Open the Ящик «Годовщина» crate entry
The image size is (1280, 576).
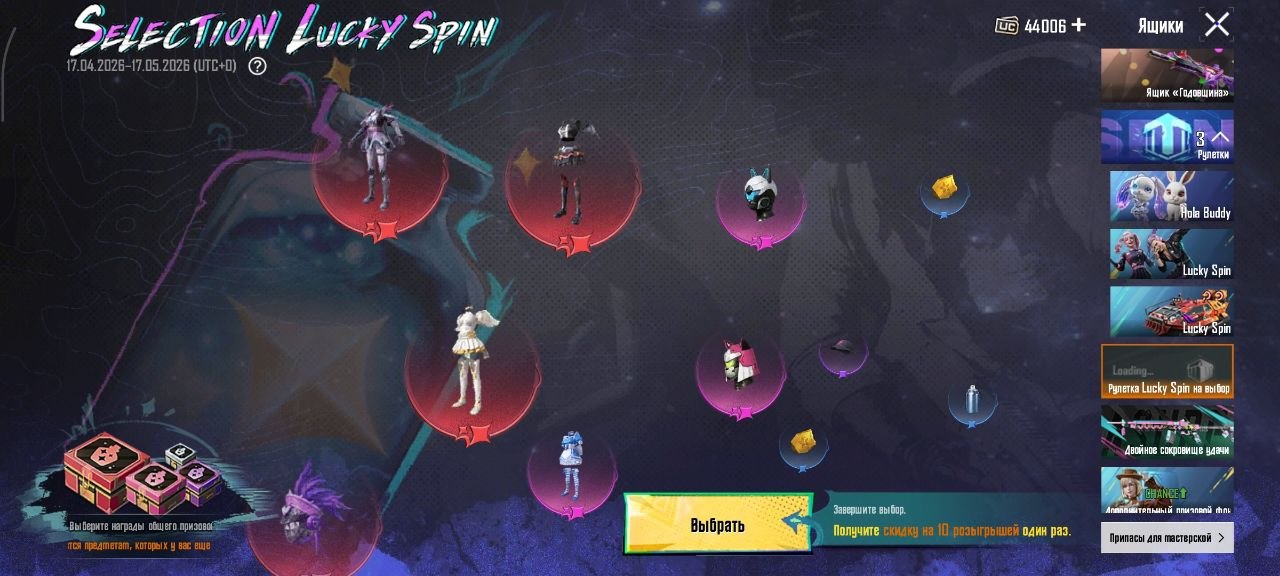1167,75
